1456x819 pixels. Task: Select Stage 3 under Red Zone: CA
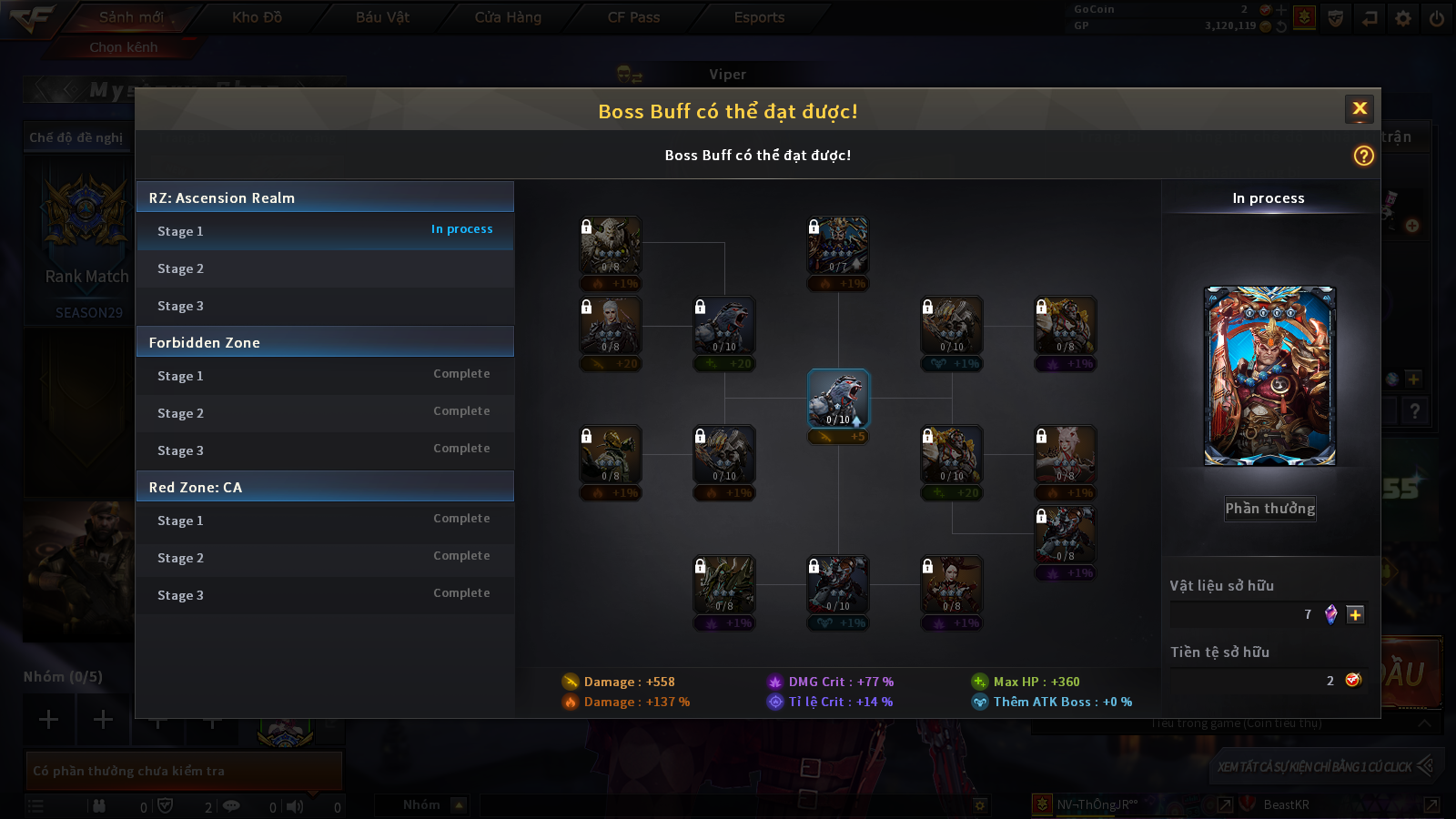click(x=325, y=595)
